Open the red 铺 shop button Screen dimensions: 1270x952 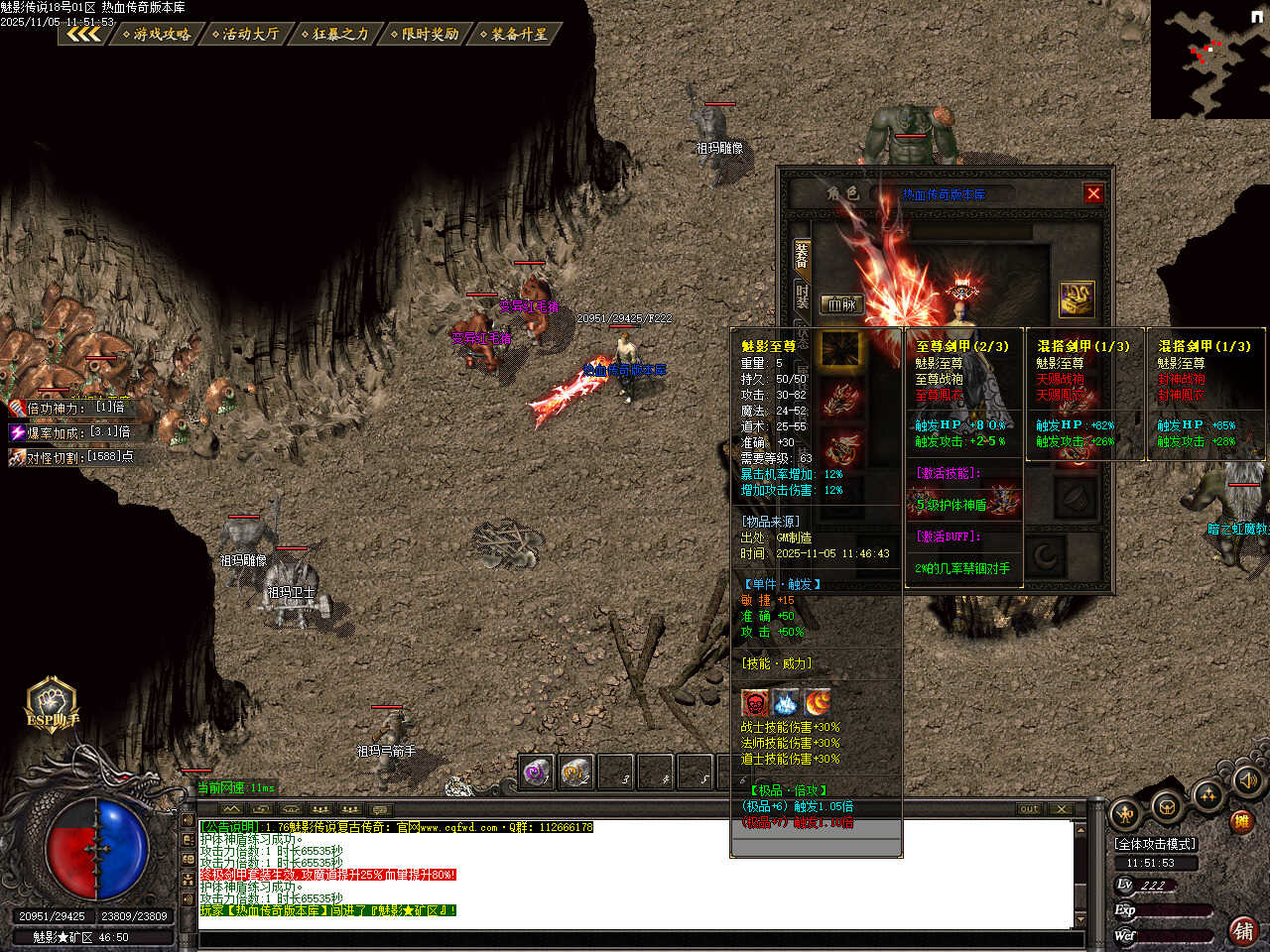pos(1243,930)
